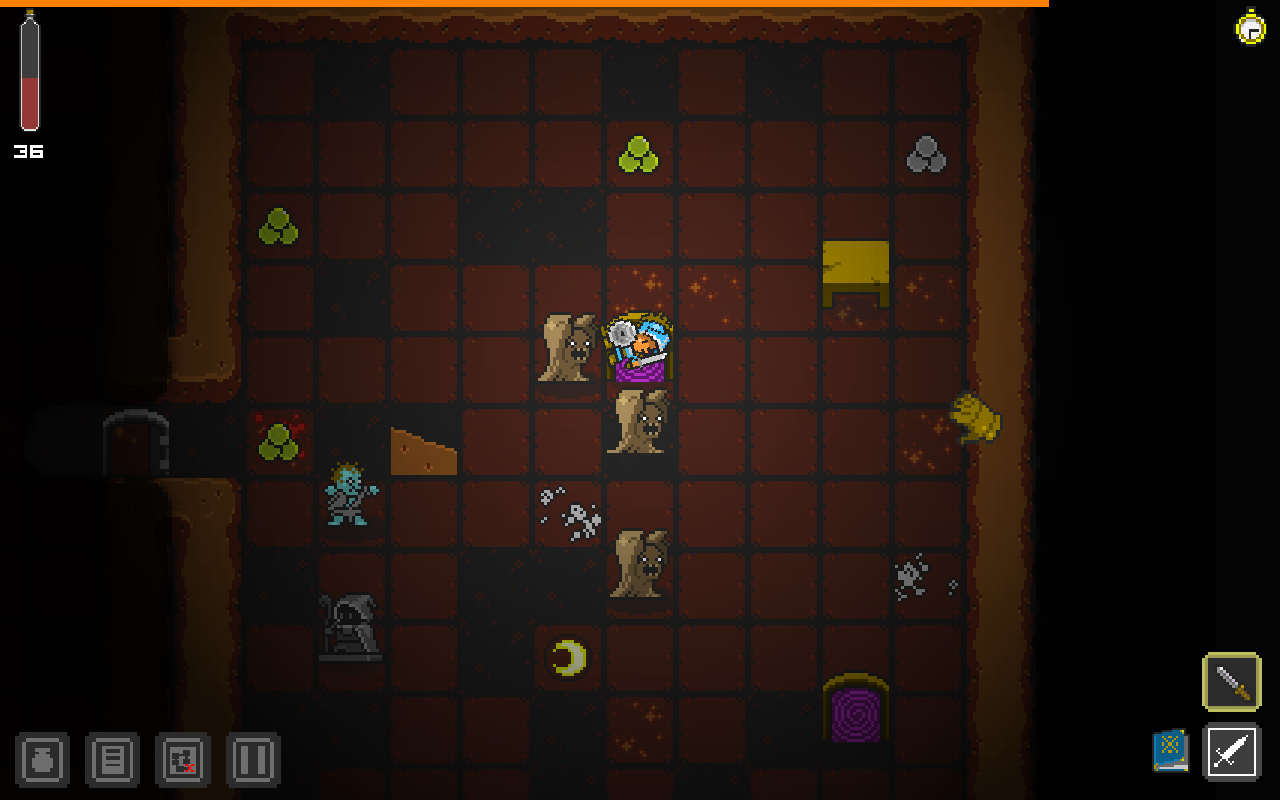Open the quest log icon
Screen dimensions: 1280x800
pos(112,760)
